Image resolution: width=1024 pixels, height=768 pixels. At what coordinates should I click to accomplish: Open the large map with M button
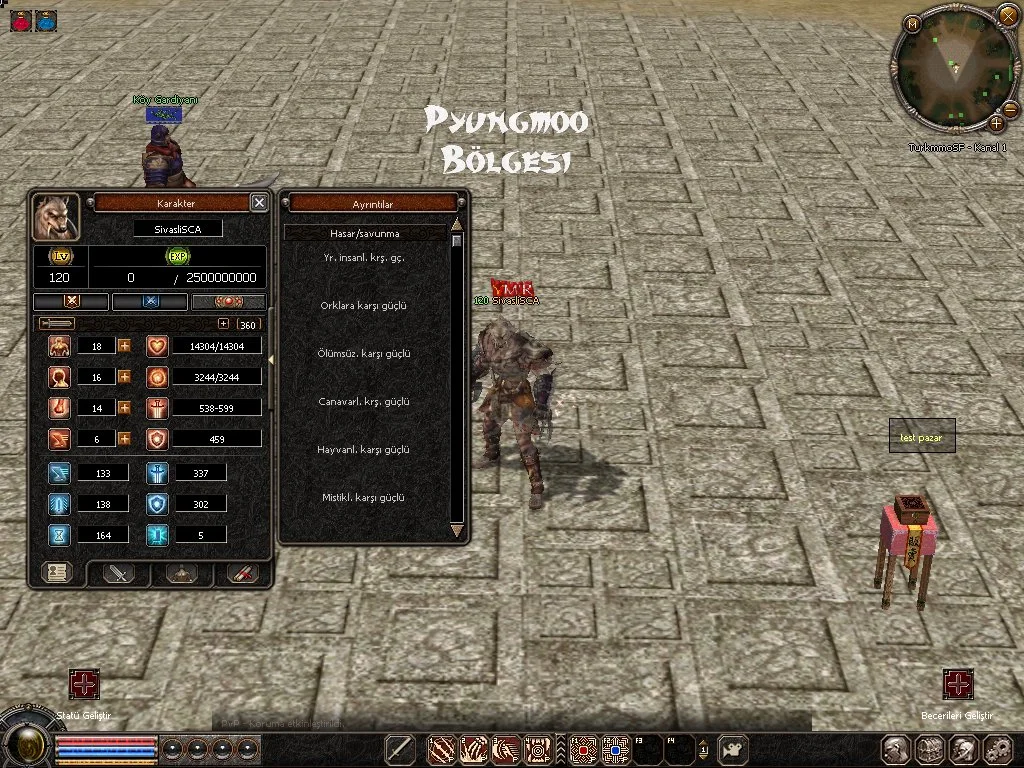pyautogui.click(x=913, y=24)
